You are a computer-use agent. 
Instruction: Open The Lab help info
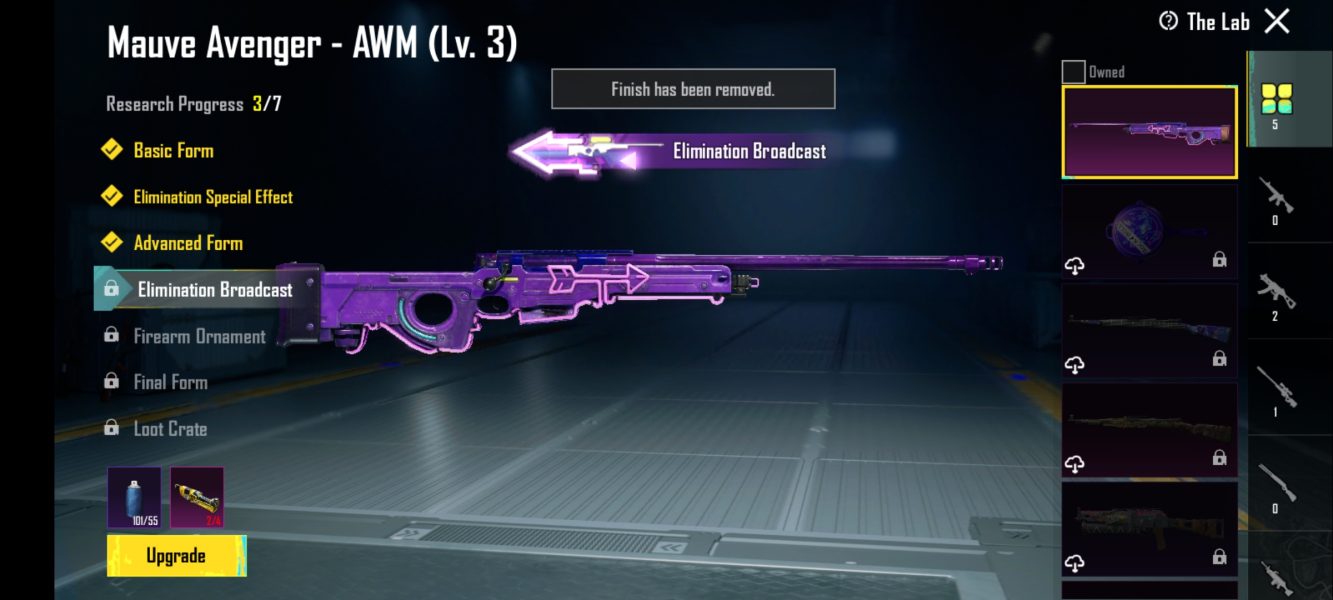[1168, 21]
